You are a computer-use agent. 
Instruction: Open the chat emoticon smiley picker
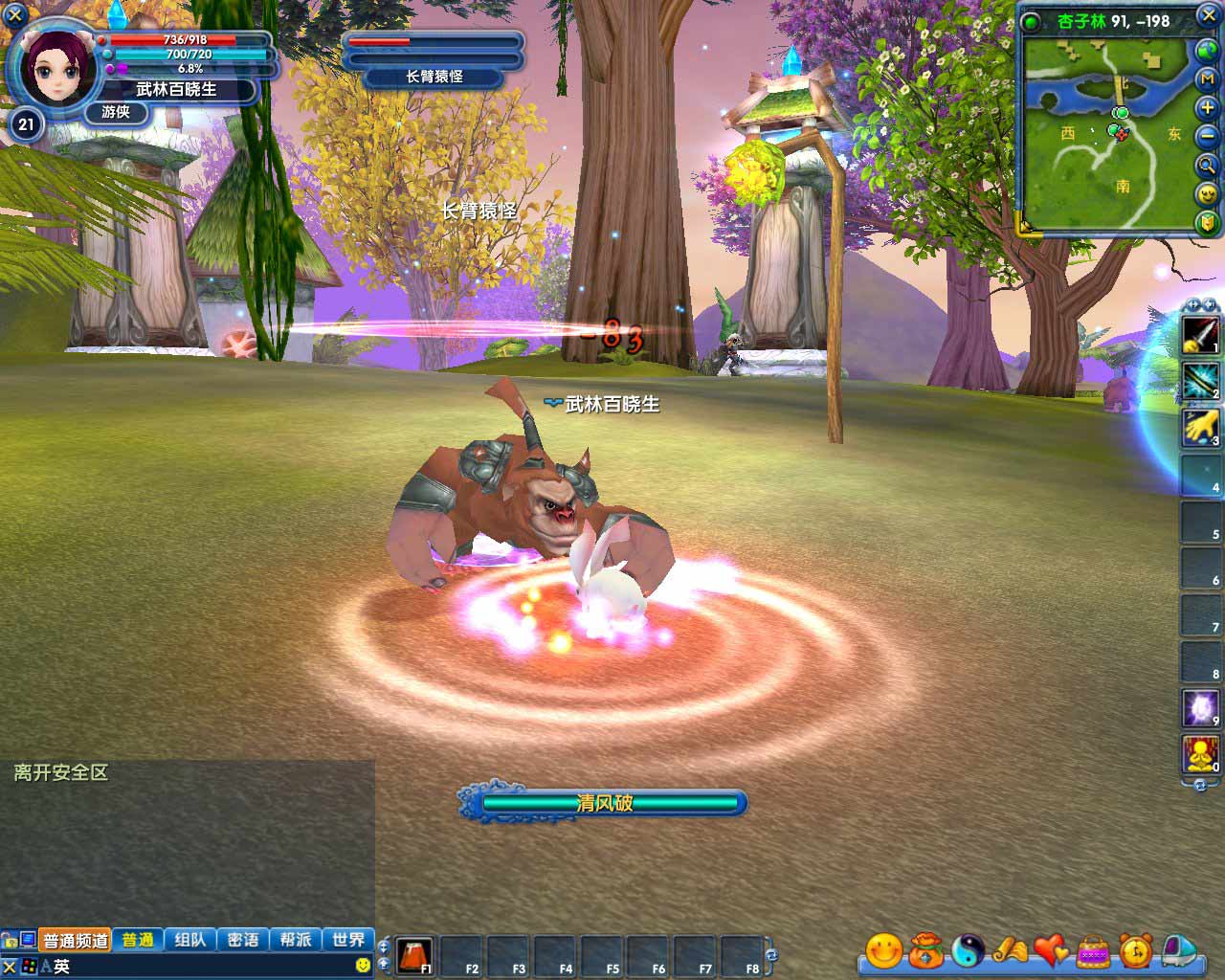363,966
